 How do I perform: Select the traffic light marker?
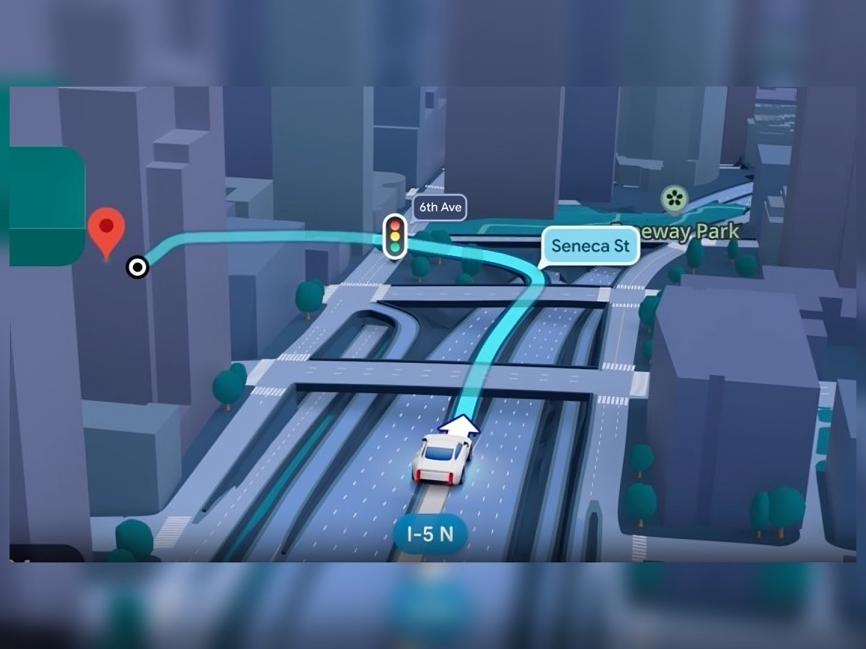point(395,235)
